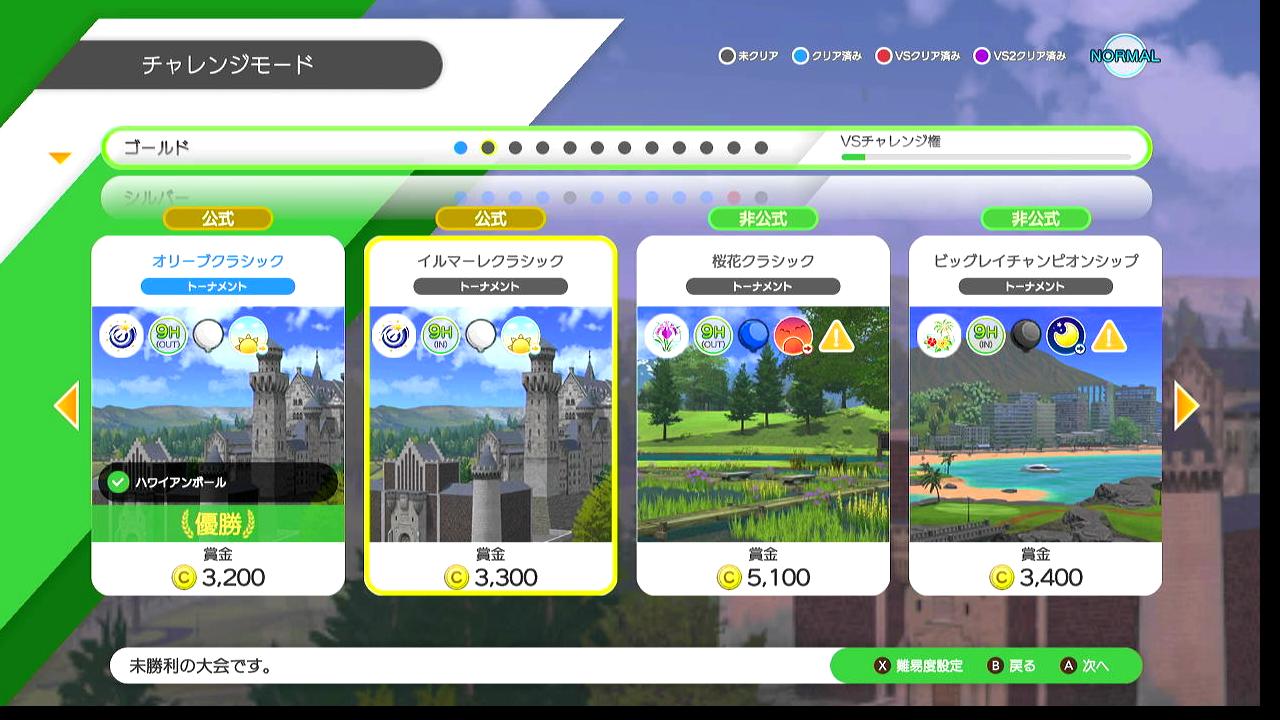Toggle the NORMAL difficulty badge
Image resolution: width=1280 pixels, height=720 pixels.
point(1124,56)
